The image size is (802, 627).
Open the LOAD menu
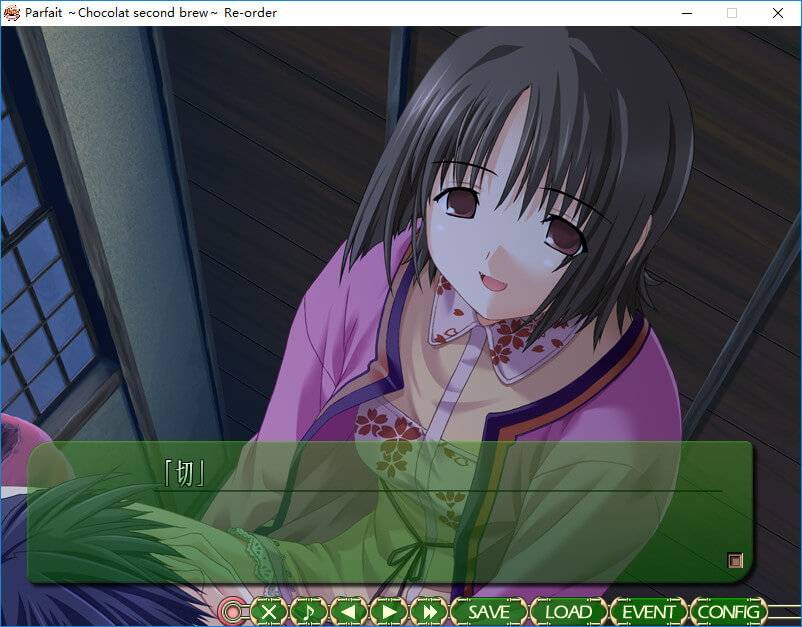pos(568,611)
